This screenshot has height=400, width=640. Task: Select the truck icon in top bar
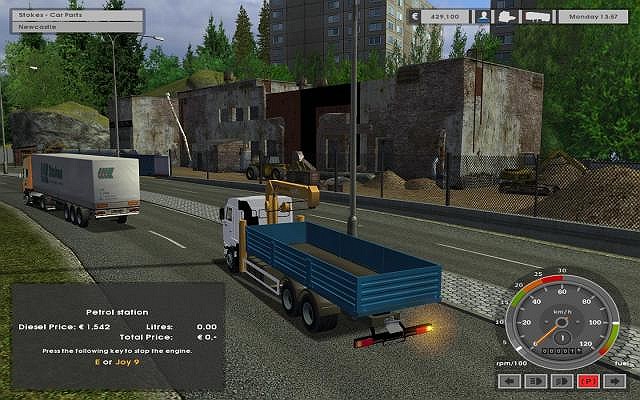pyautogui.click(x=508, y=16)
